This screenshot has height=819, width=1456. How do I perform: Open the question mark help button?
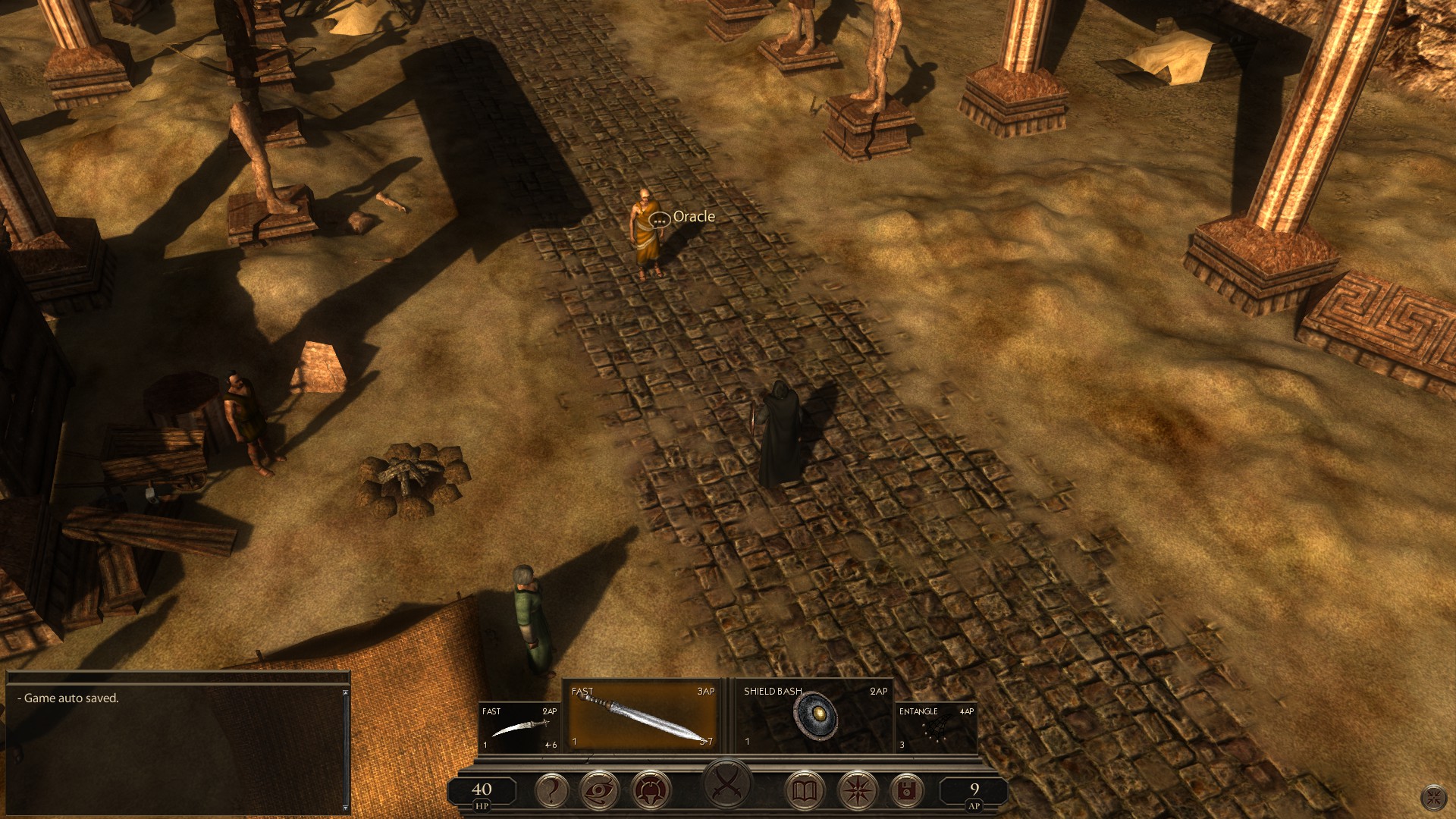[x=552, y=791]
